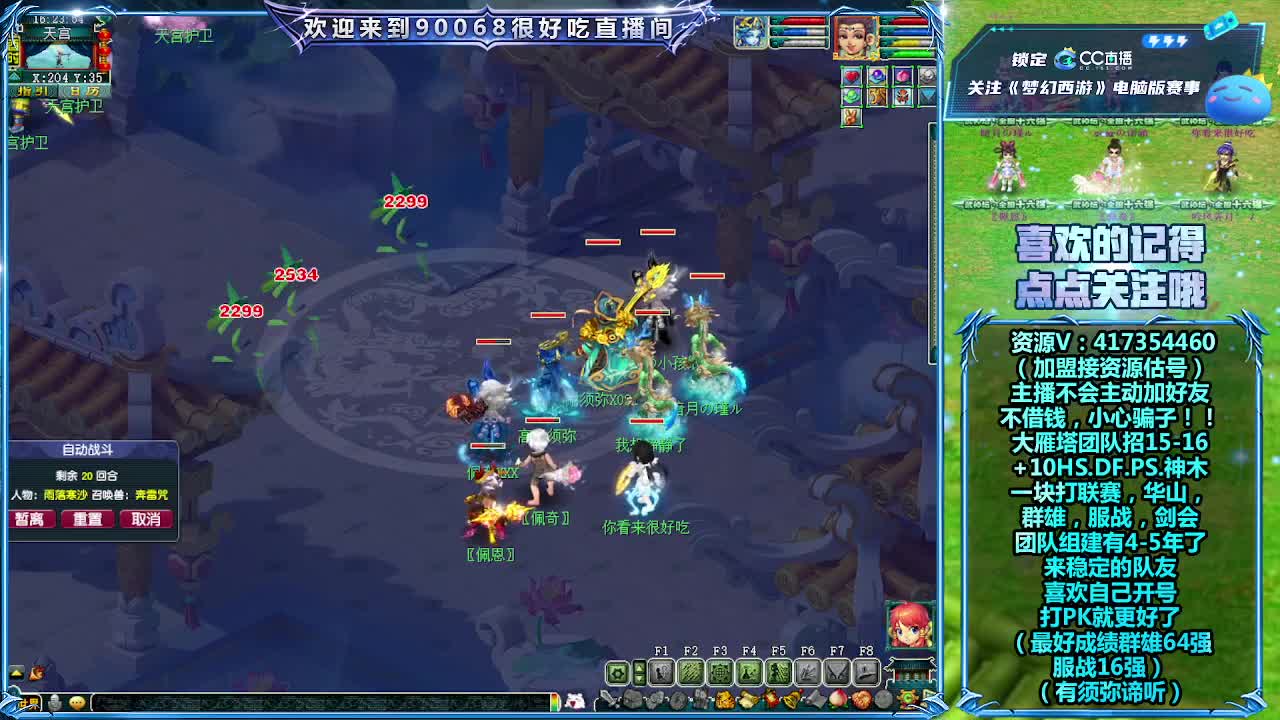The height and width of the screenshot is (720, 1280).
Task: Select the peach item command in combat panel
Action: (902, 76)
